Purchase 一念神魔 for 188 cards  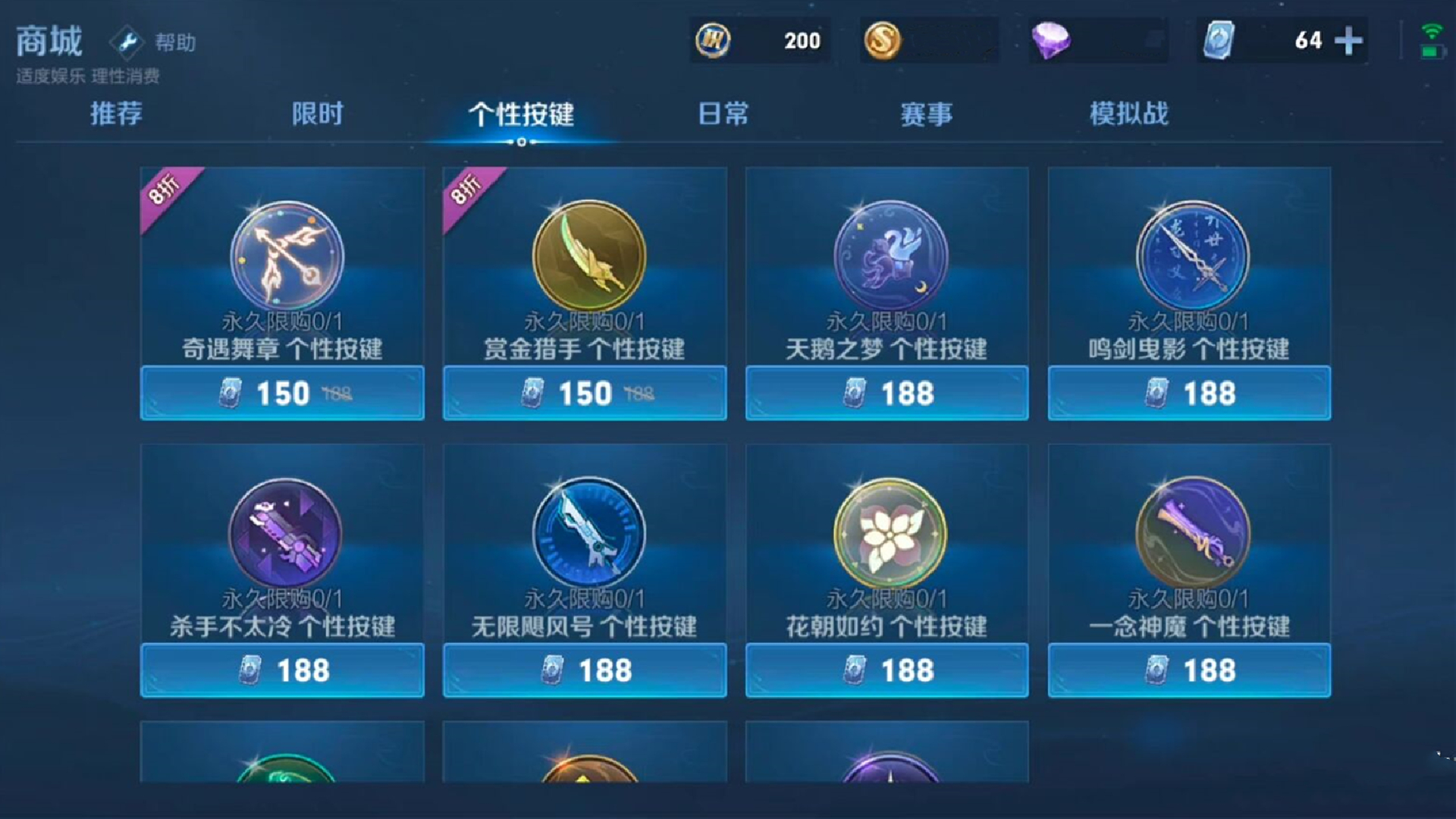pyautogui.click(x=1189, y=670)
